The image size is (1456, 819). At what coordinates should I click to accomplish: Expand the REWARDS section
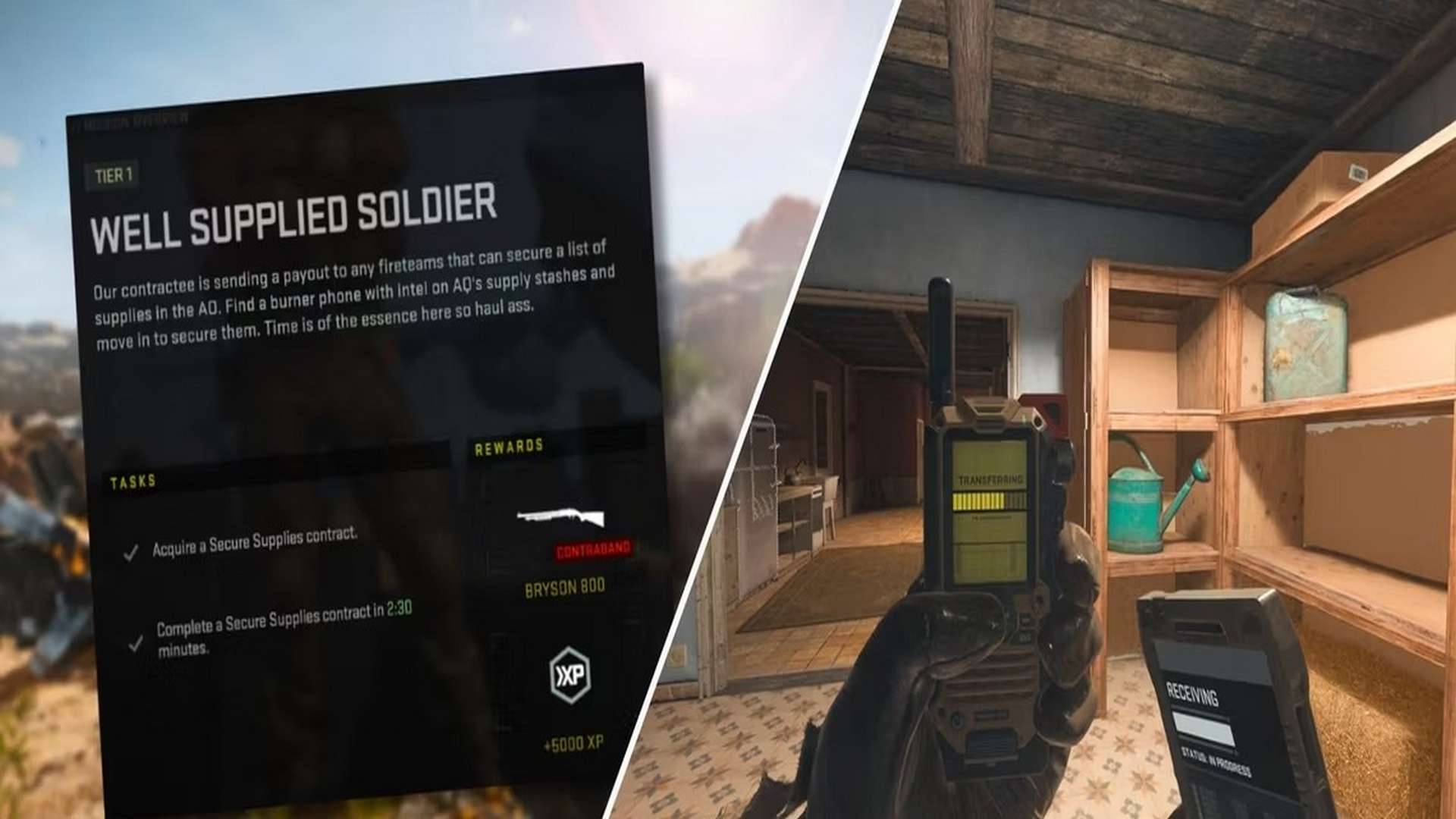click(507, 447)
